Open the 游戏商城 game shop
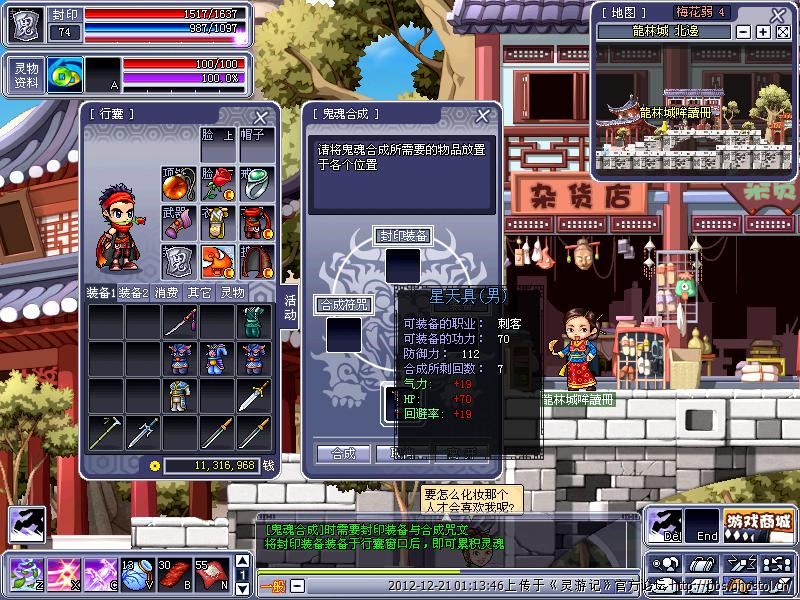This screenshot has width=800, height=600. click(x=757, y=523)
